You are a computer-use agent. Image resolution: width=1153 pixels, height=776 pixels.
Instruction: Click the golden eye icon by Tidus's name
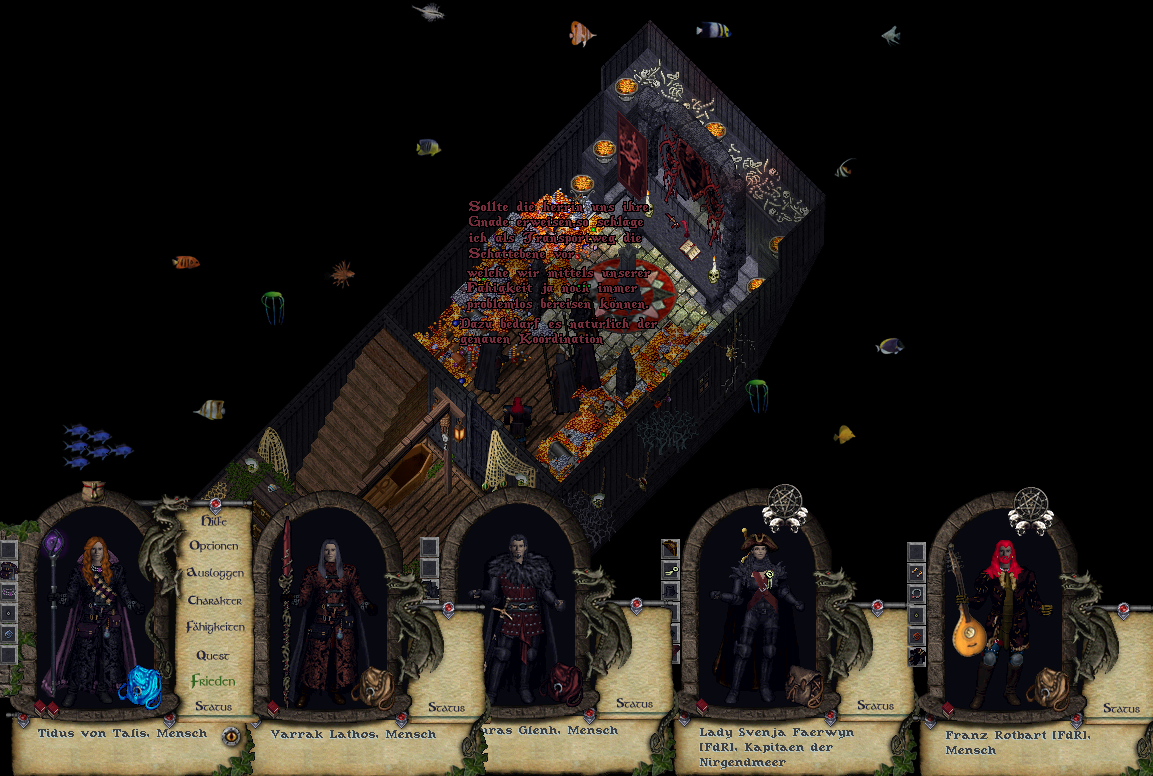(x=231, y=736)
